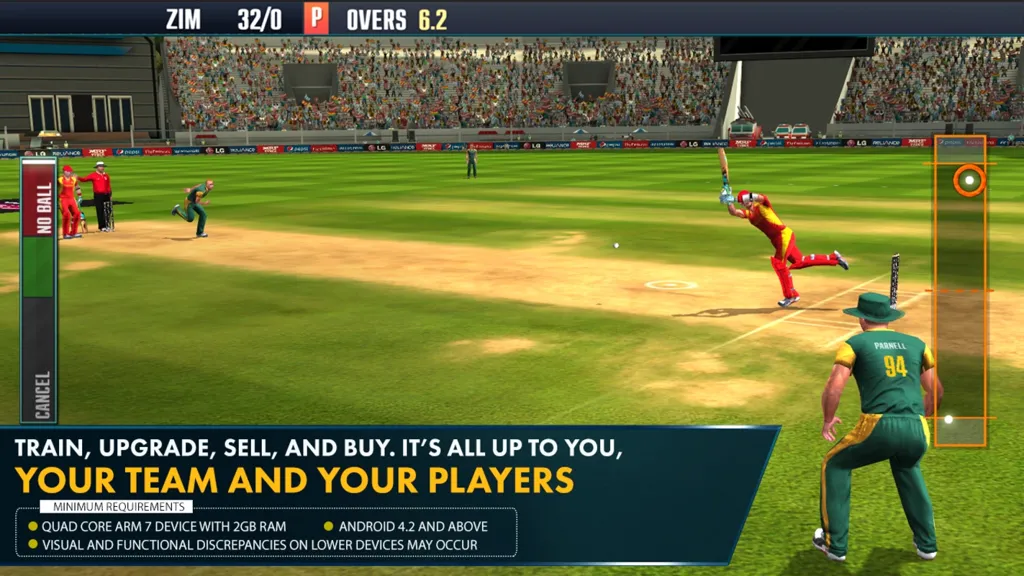
Task: Select the orange circular pitch marker
Action: pos(968,181)
